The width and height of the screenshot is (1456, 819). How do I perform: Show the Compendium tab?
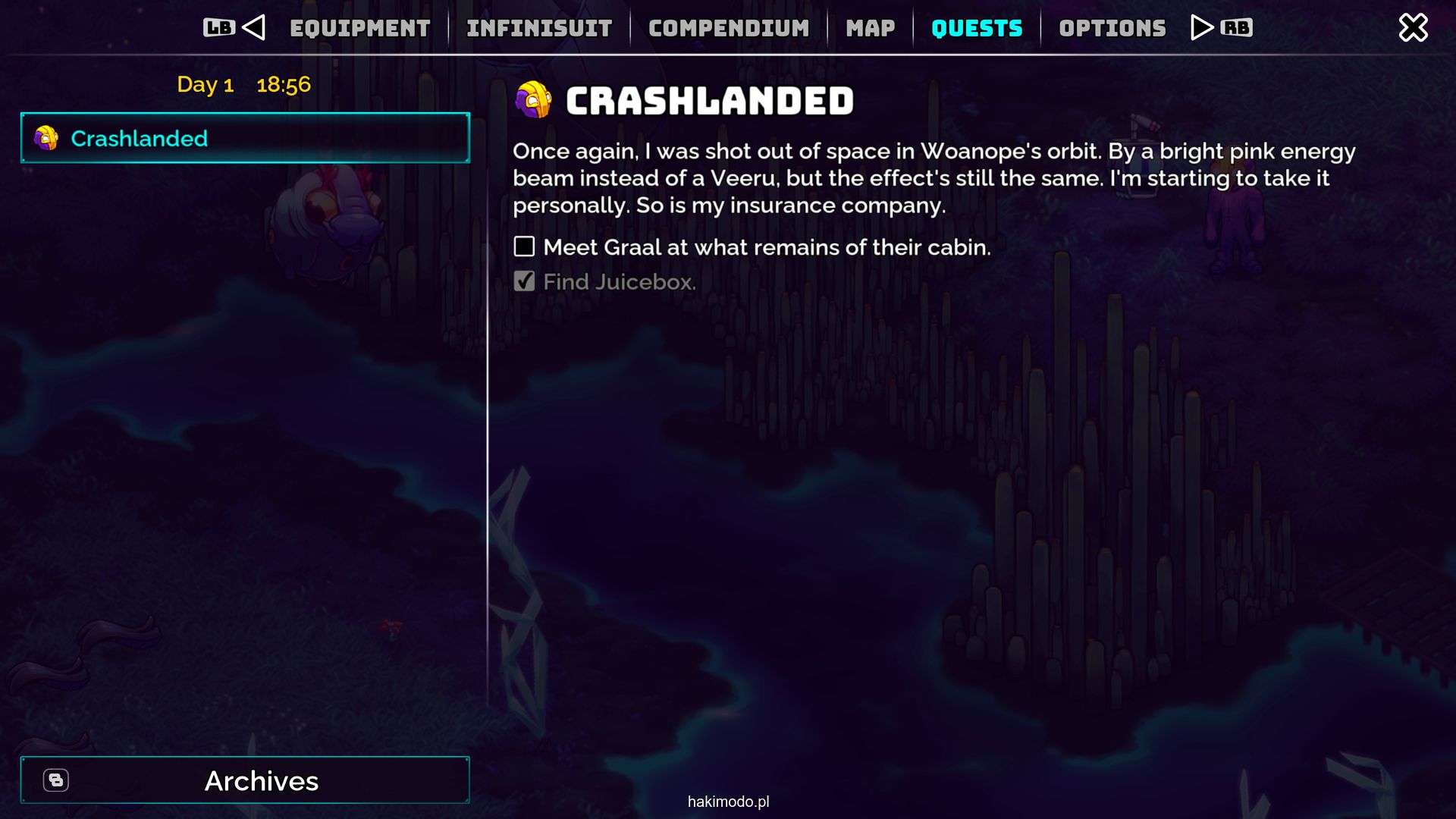coord(729,29)
